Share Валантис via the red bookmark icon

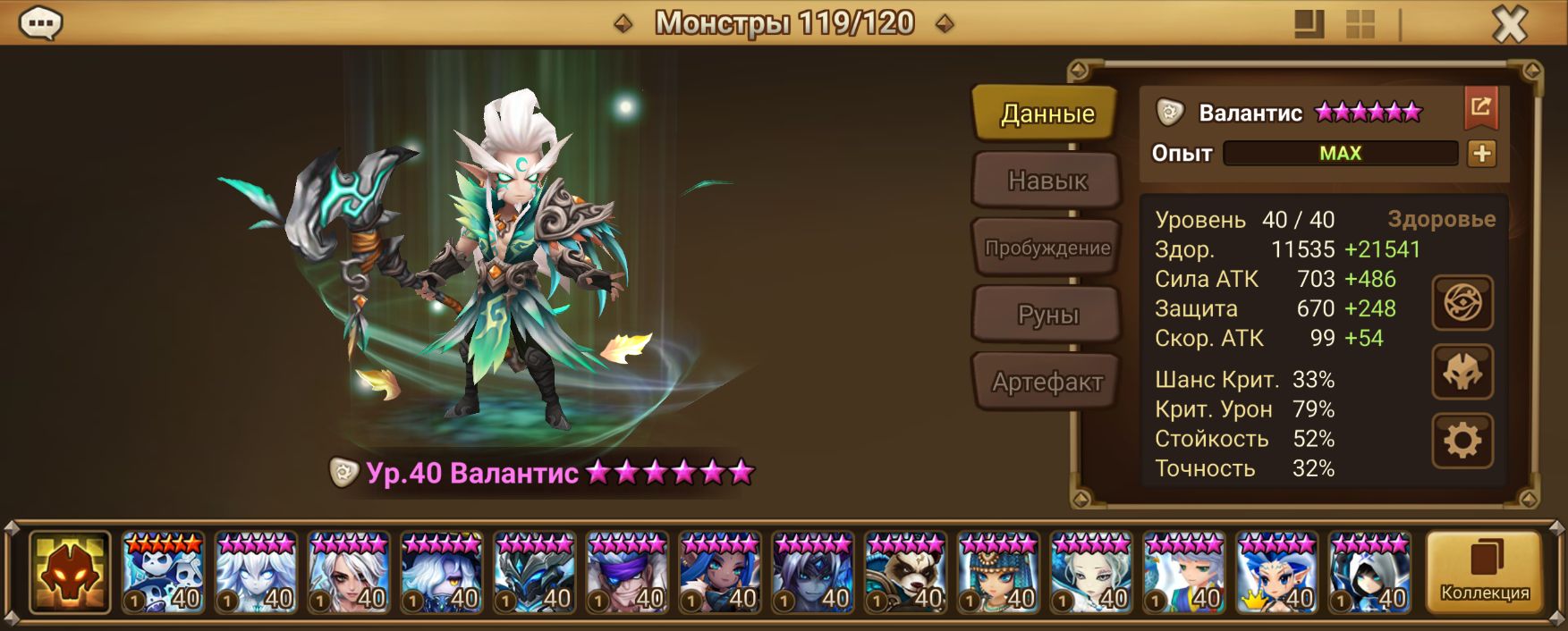coord(1481,109)
